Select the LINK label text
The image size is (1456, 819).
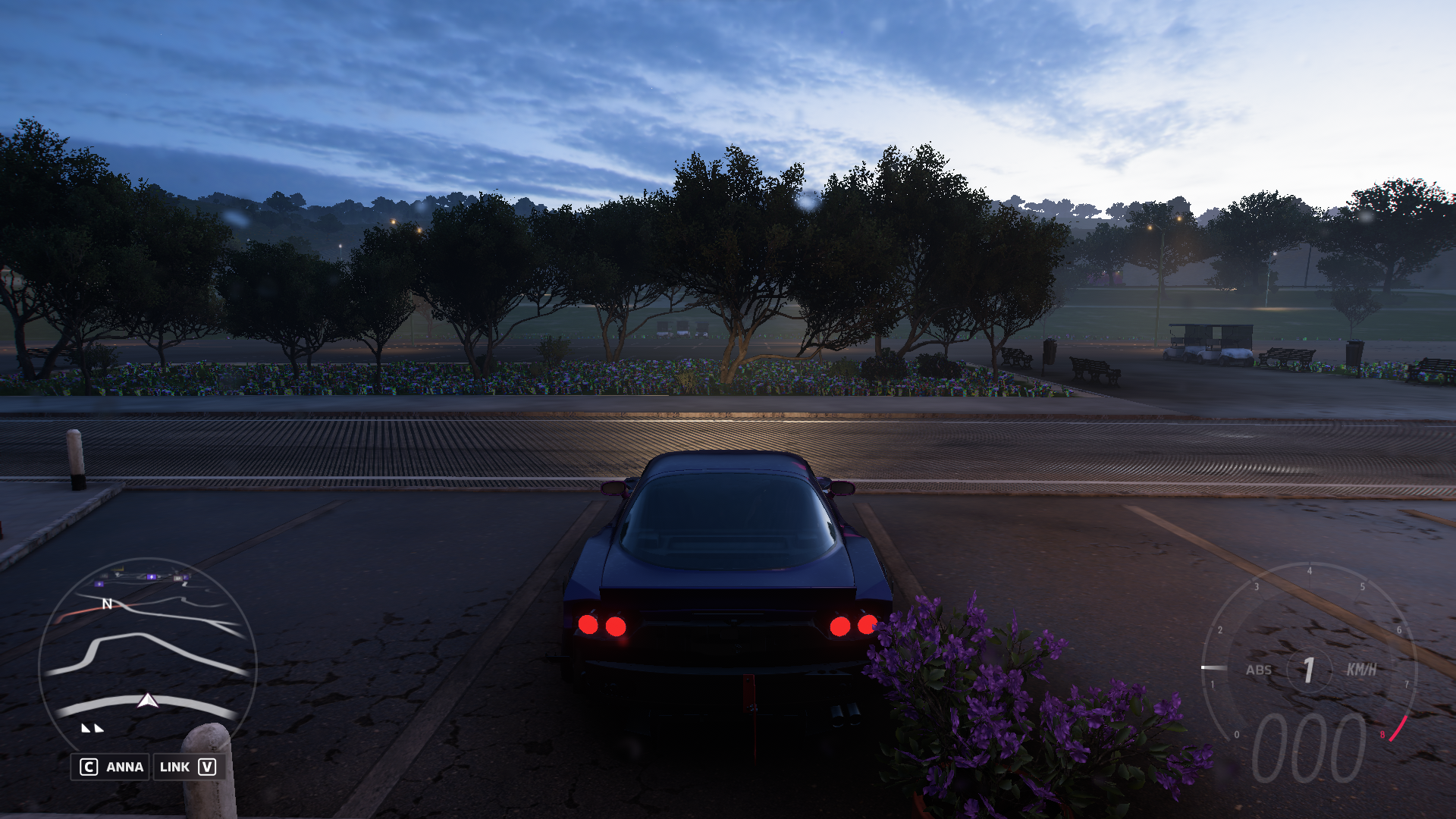(x=174, y=767)
